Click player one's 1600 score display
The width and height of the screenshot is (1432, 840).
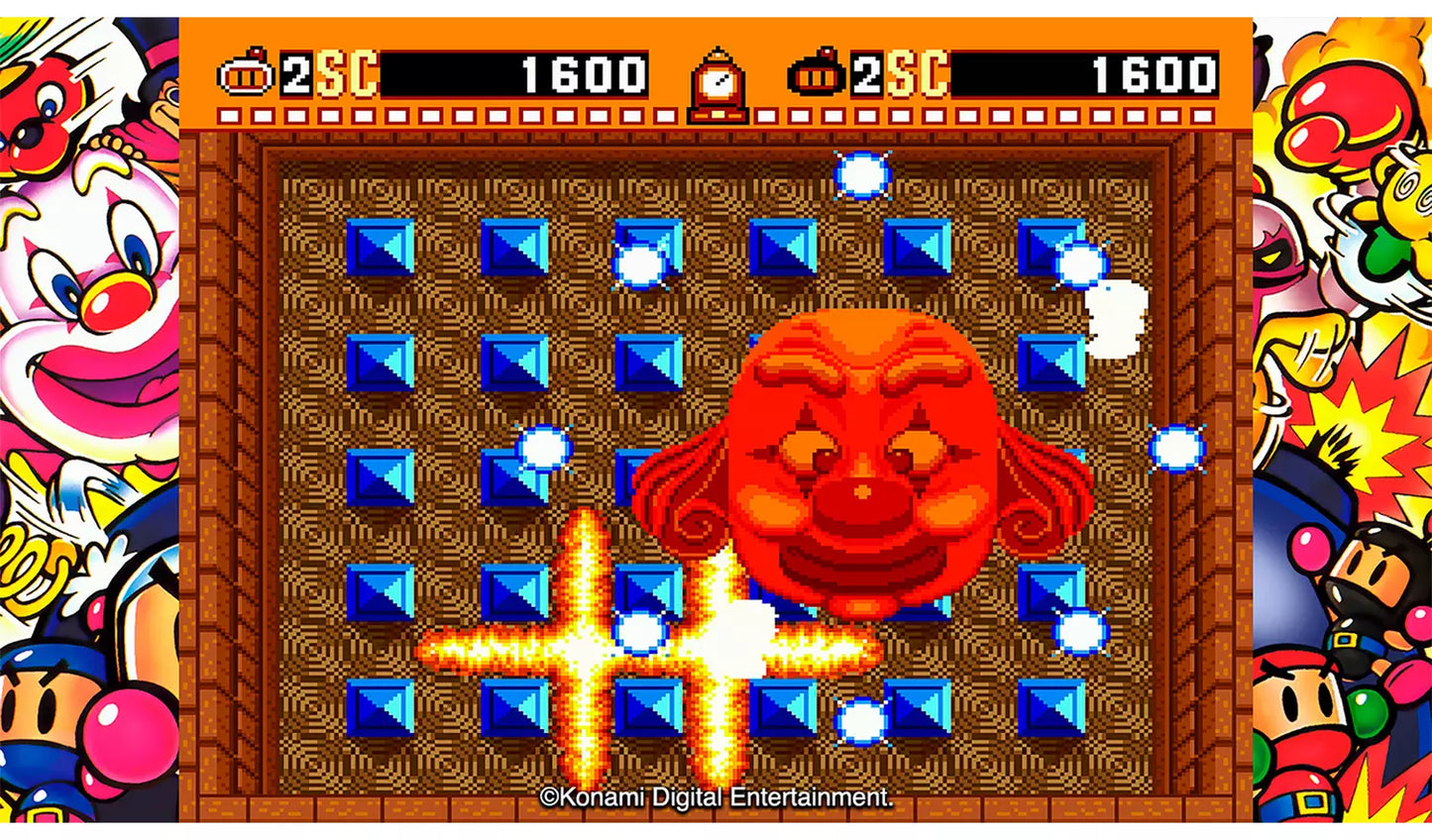pos(581,71)
